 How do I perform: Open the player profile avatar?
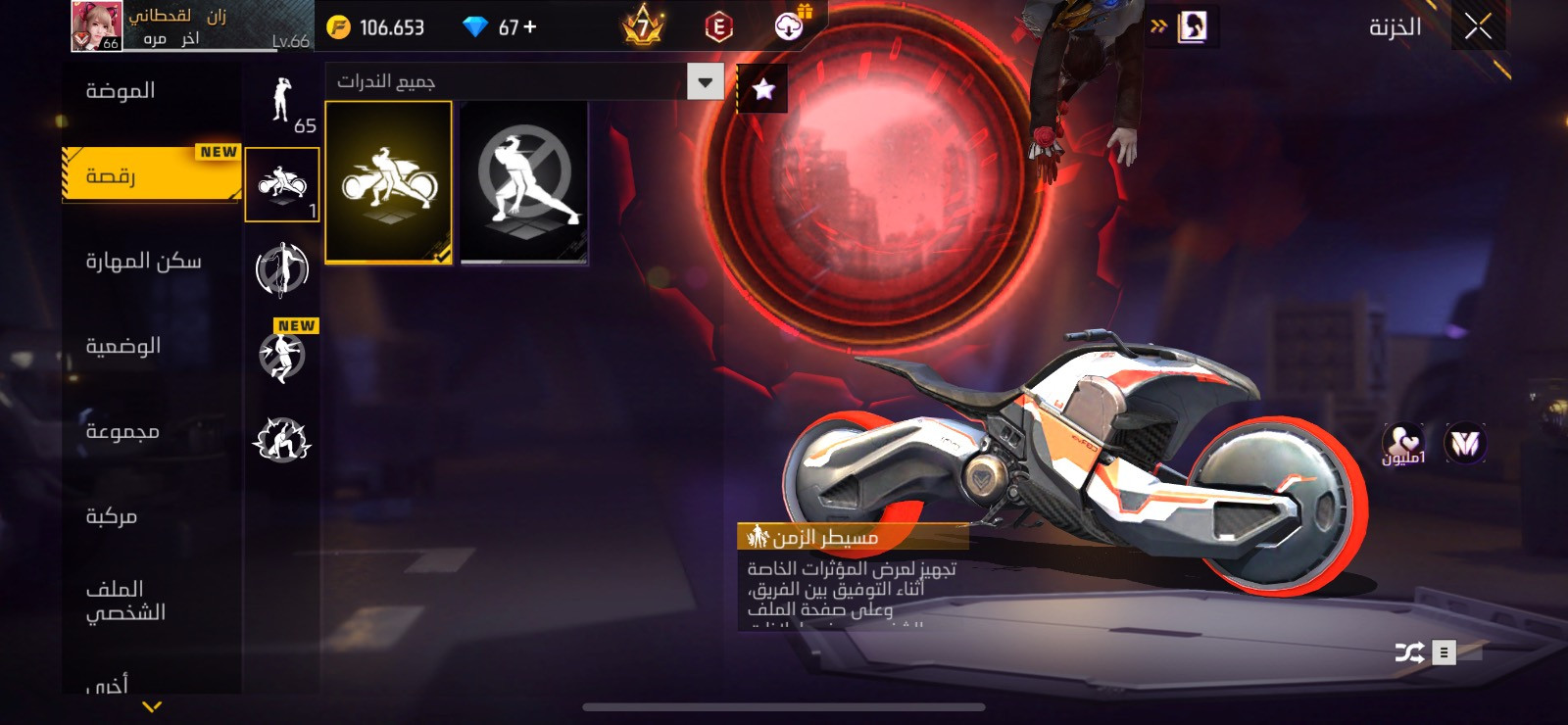(96, 25)
